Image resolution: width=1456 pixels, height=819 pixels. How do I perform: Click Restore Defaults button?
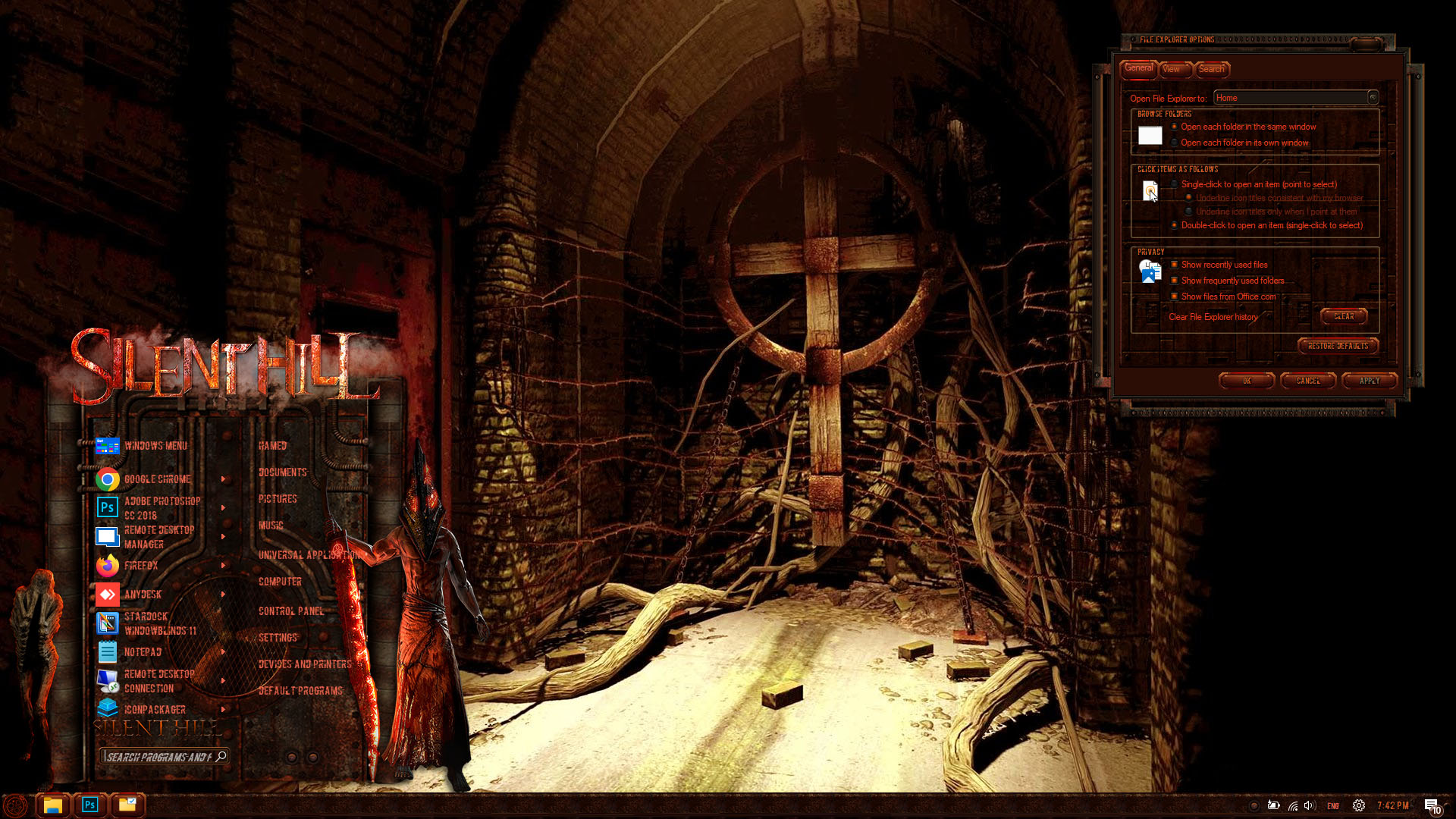click(1338, 346)
